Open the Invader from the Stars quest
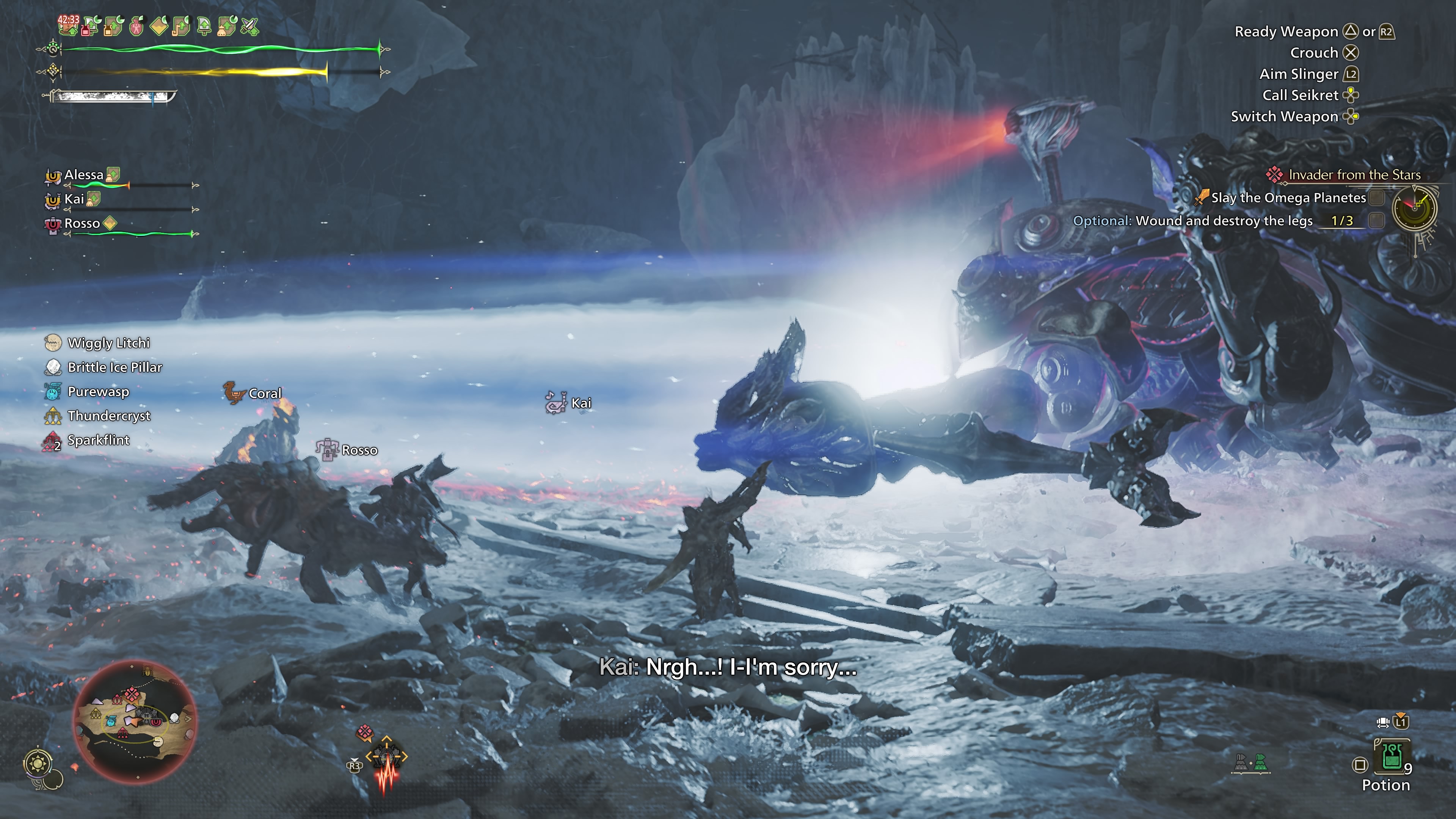The image size is (1456, 819). click(1354, 175)
